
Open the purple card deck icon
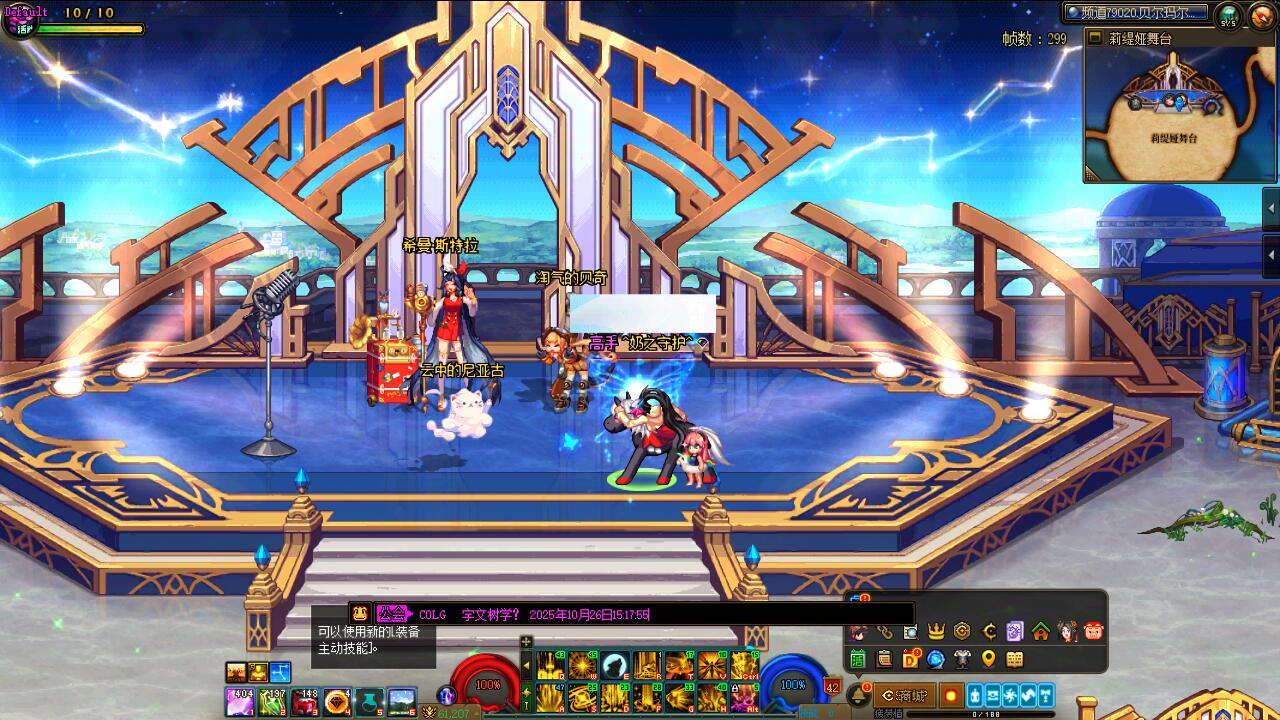[x=1015, y=631]
